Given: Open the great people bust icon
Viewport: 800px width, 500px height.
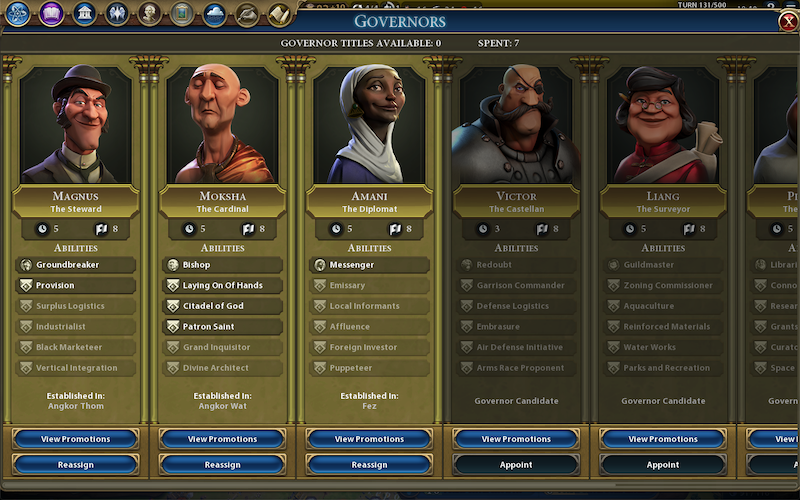Looking at the screenshot, I should pyautogui.click(x=150, y=14).
